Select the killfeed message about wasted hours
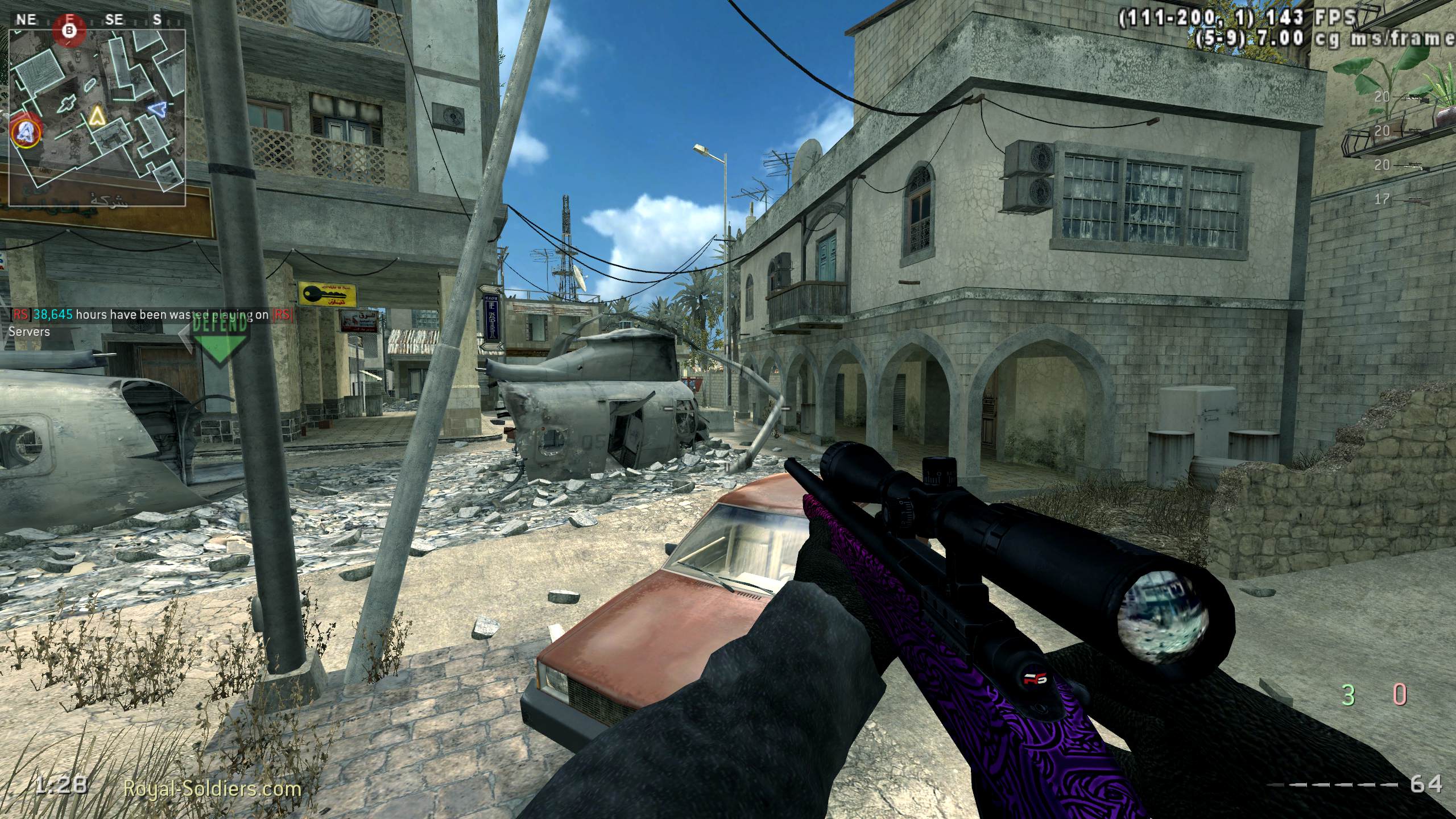 [x=142, y=314]
